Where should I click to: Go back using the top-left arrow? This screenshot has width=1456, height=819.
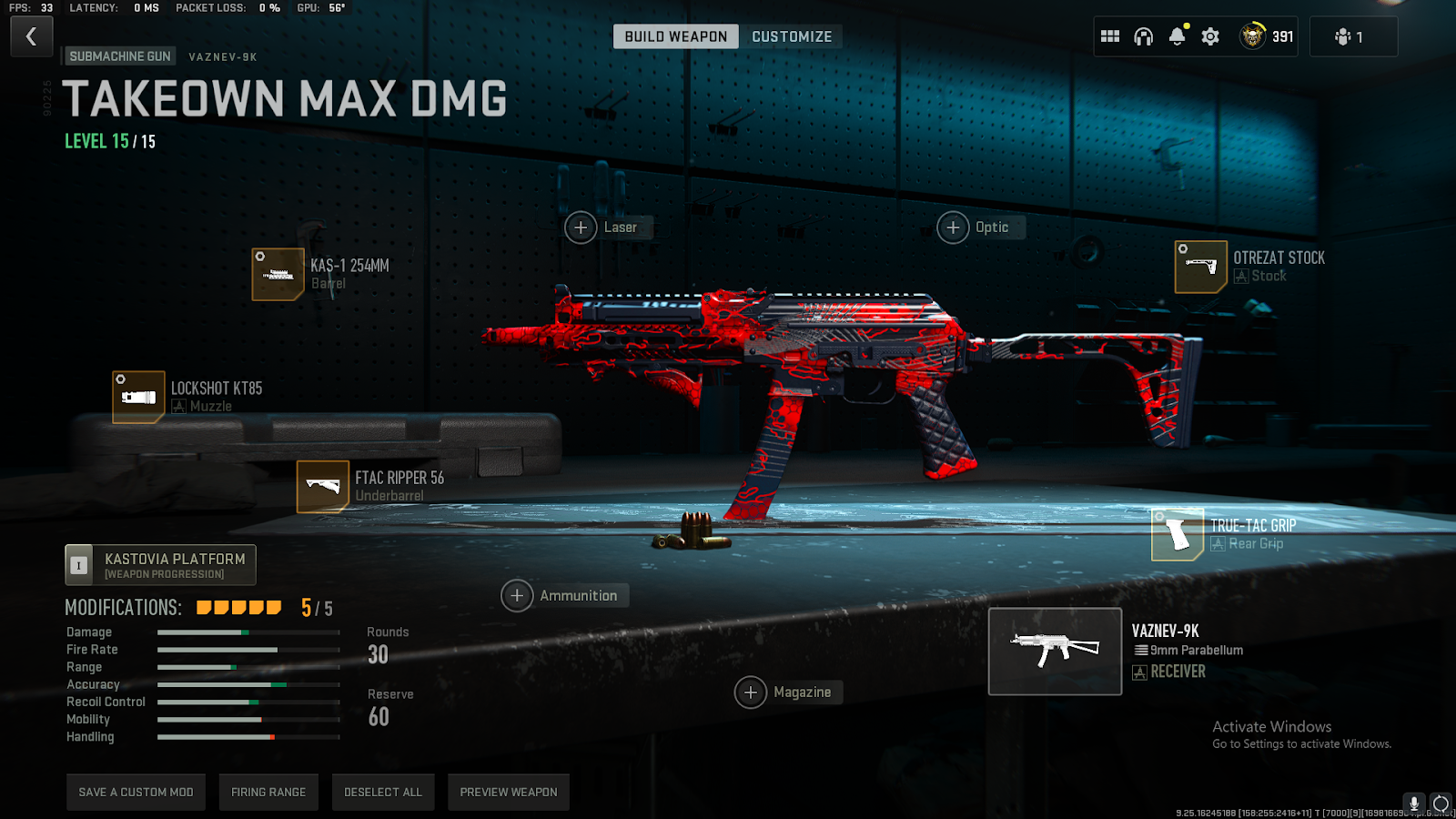[x=31, y=36]
